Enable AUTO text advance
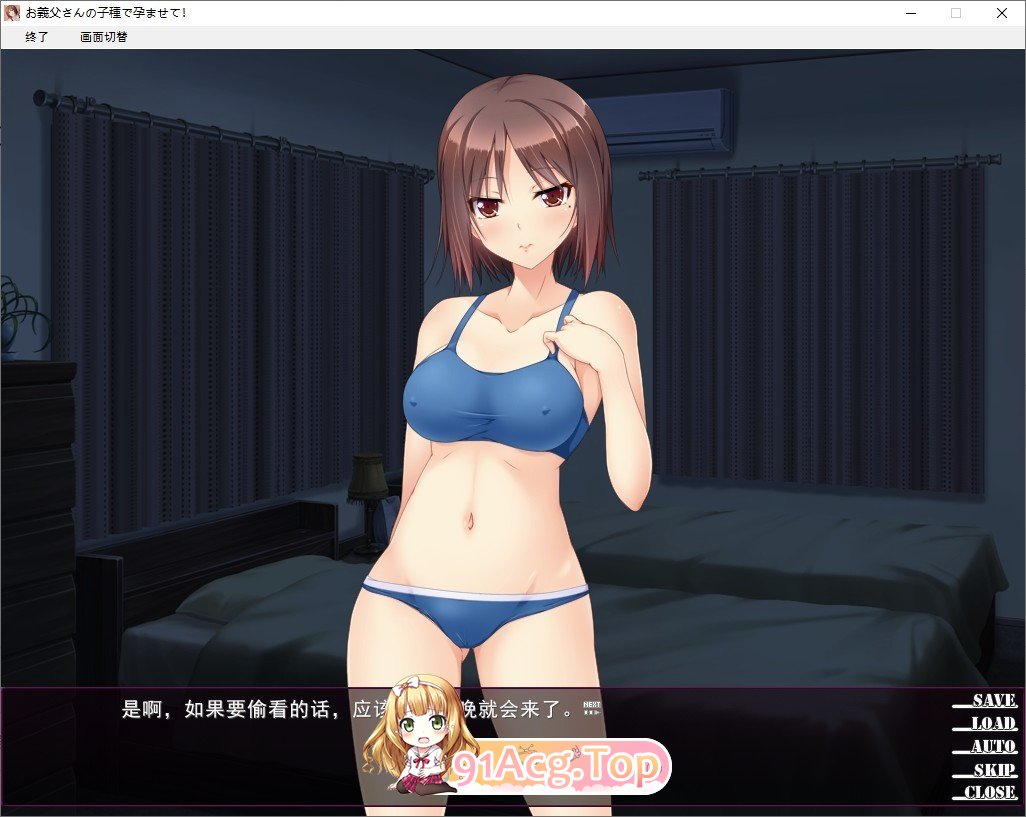Image resolution: width=1026 pixels, height=817 pixels. [x=992, y=747]
